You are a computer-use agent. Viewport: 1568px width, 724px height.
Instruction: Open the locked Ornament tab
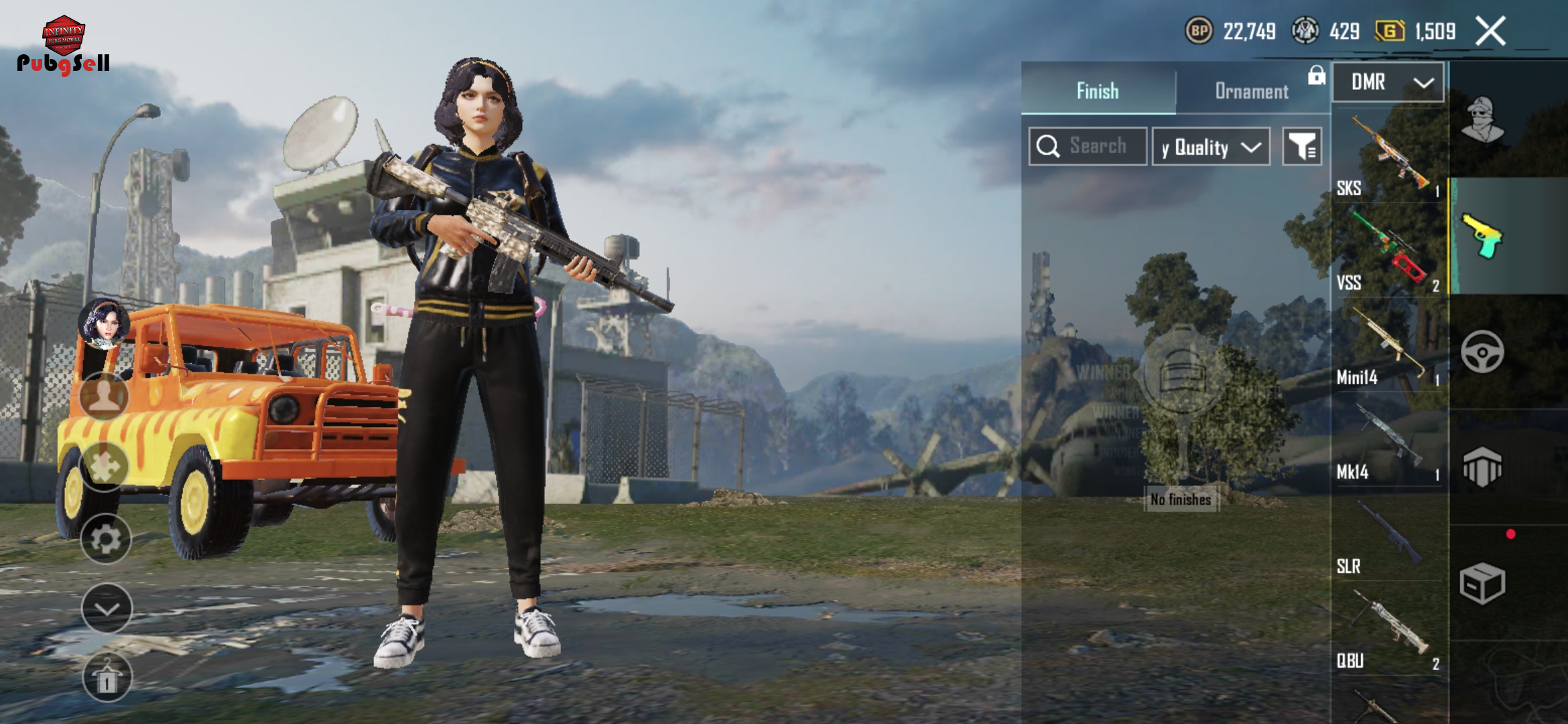point(1252,90)
